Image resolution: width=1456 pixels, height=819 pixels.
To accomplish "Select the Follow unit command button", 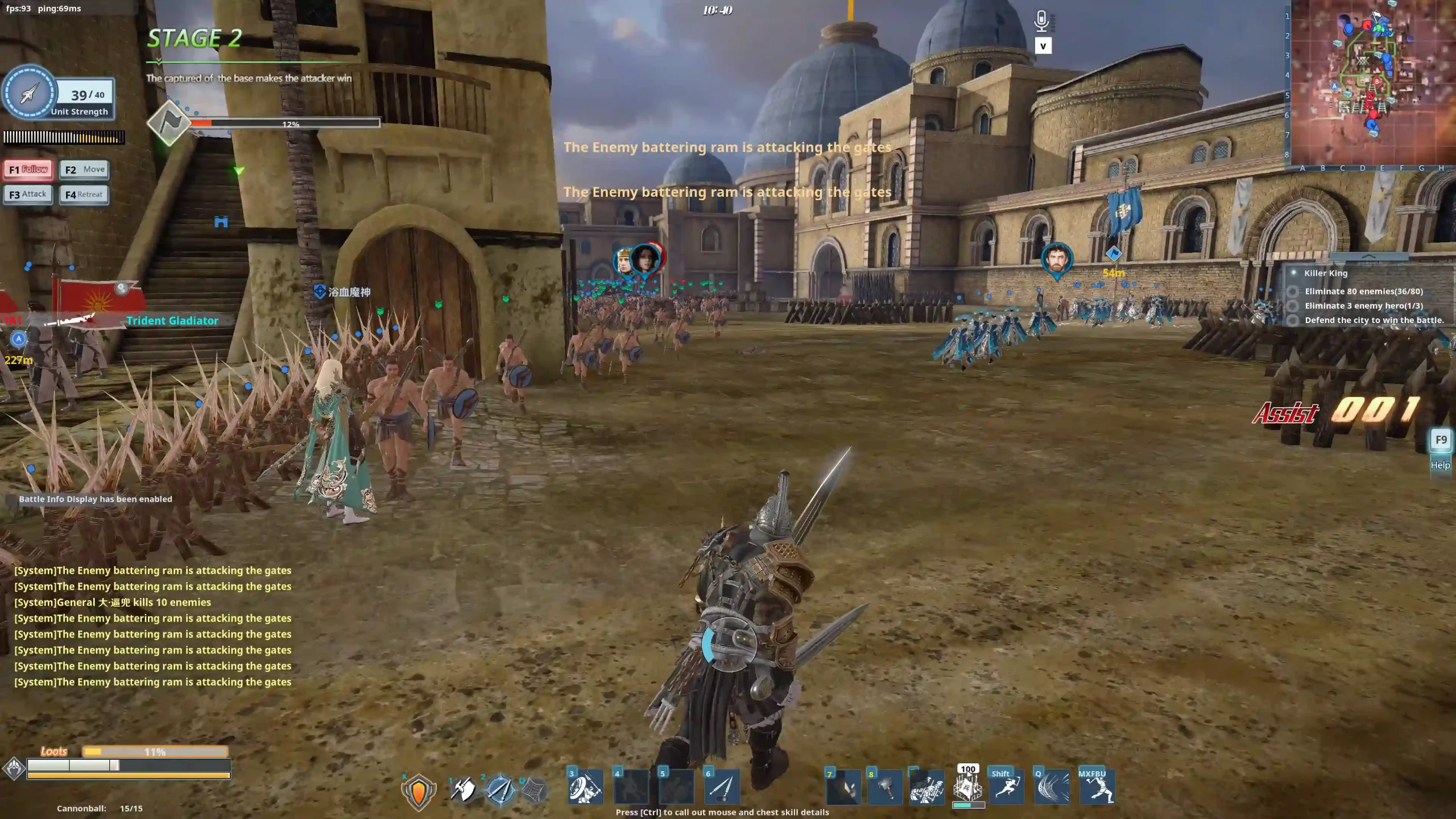I will [x=28, y=169].
